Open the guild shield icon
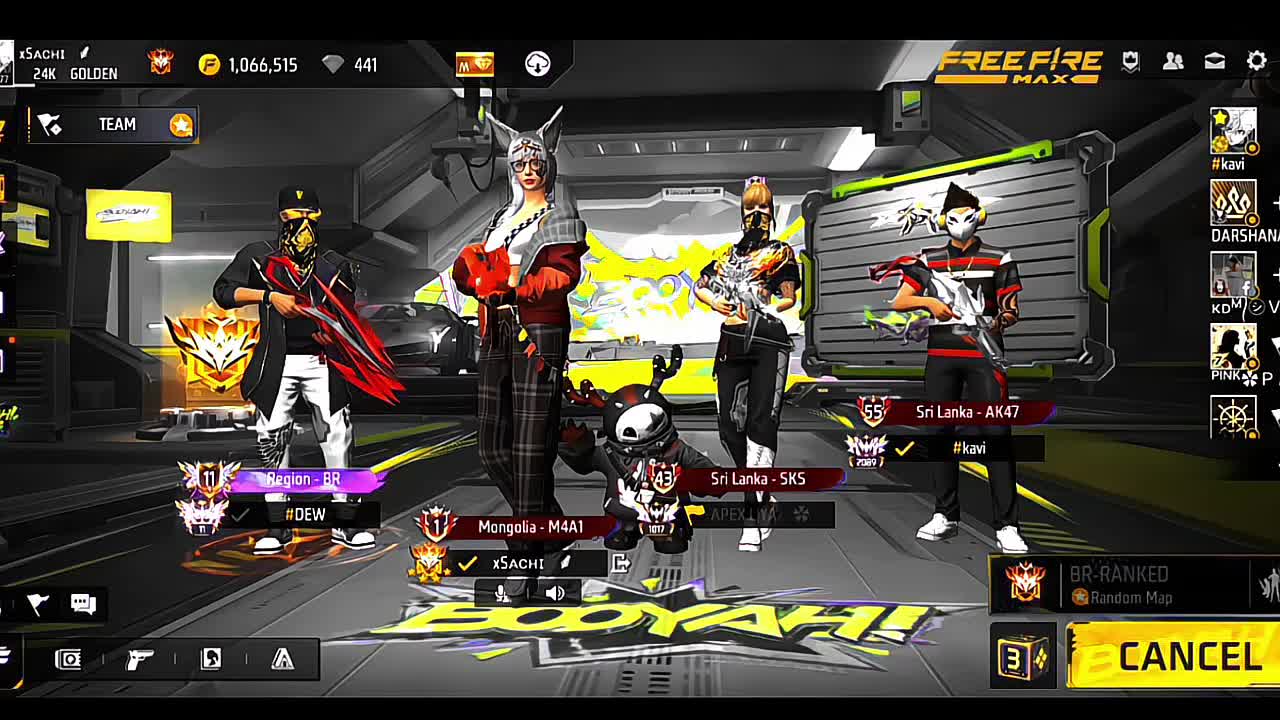This screenshot has height=720, width=1280. (x=1130, y=62)
